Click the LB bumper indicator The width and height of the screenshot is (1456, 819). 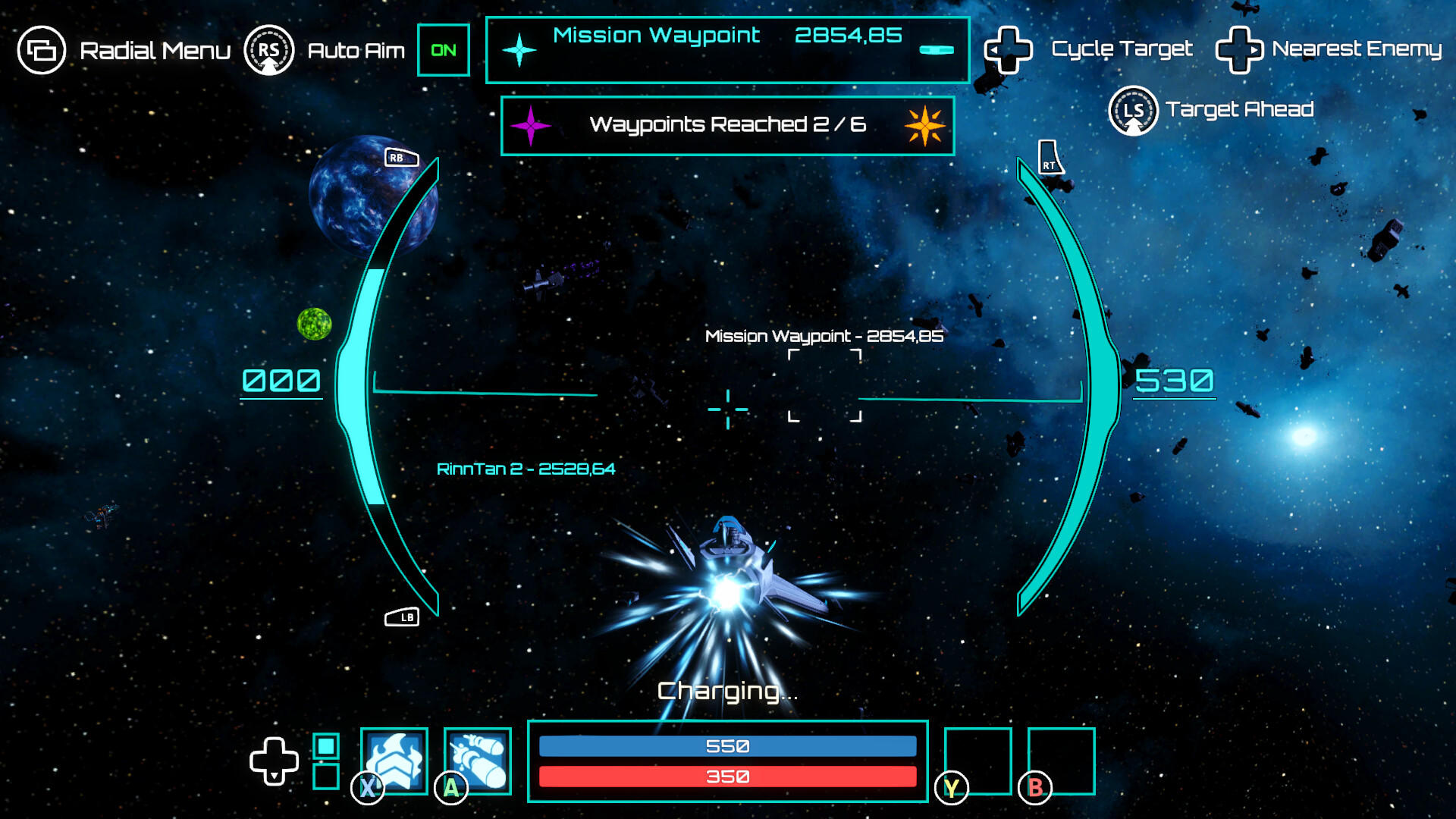point(403,617)
